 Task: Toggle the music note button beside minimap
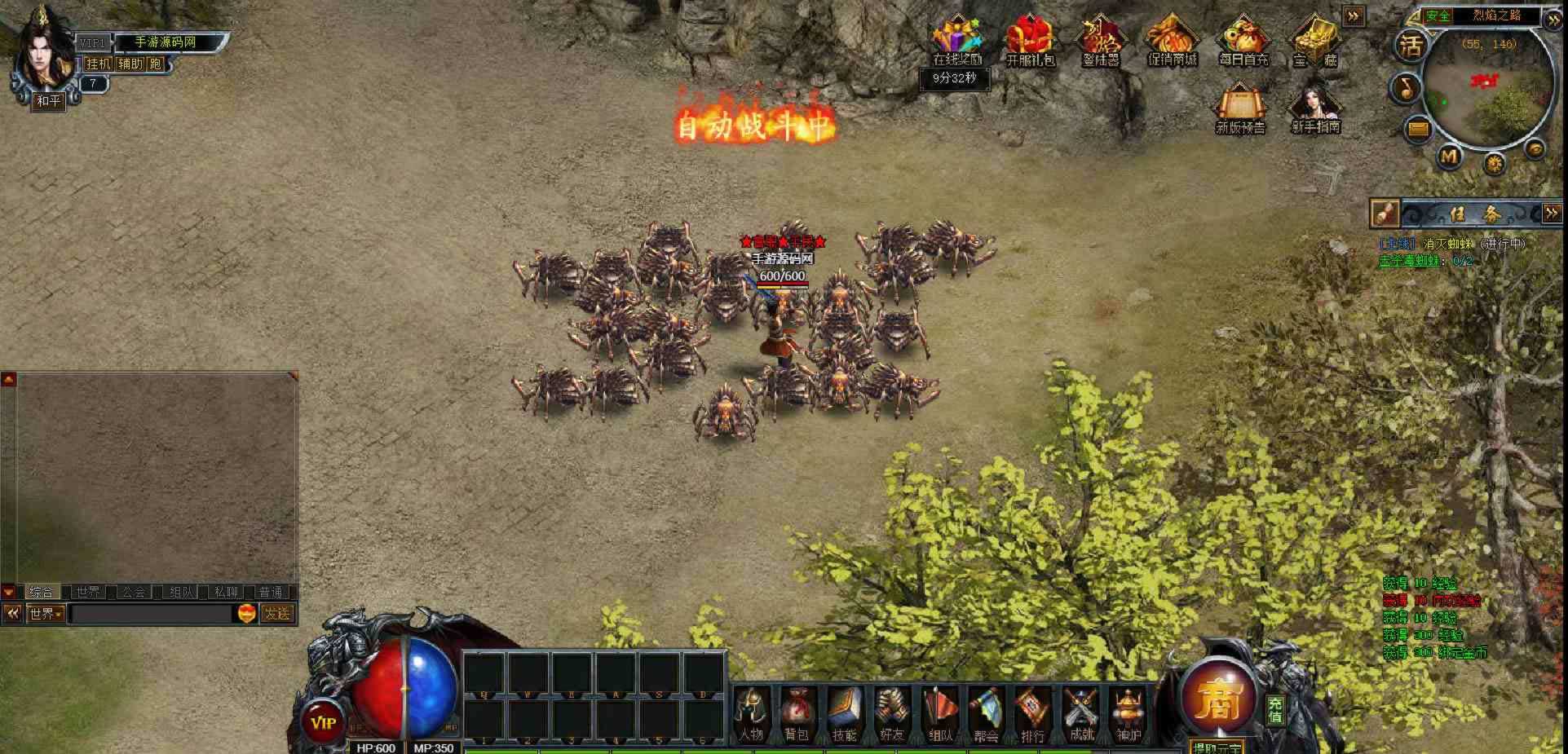click(x=1407, y=87)
